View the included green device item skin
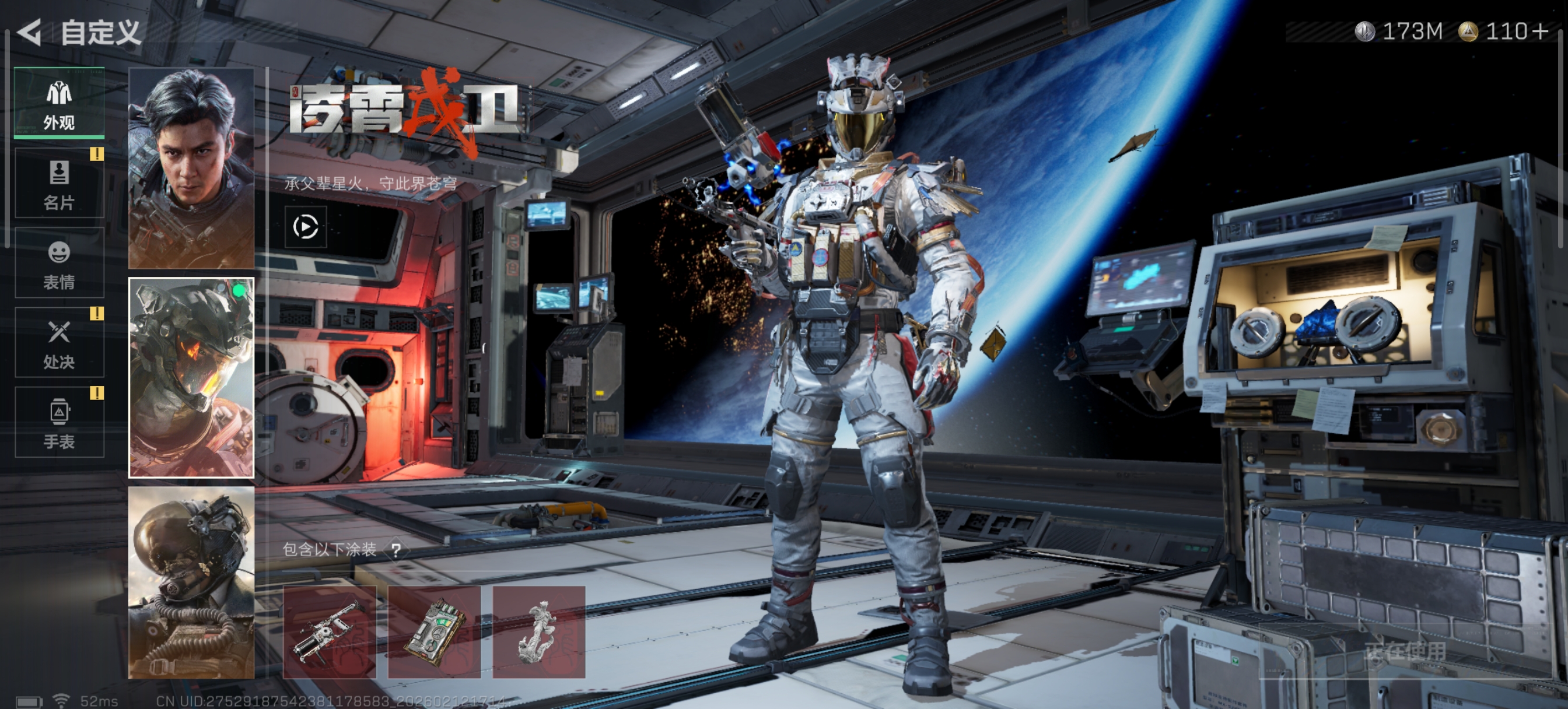Screen dimensions: 1568x709 point(434,632)
